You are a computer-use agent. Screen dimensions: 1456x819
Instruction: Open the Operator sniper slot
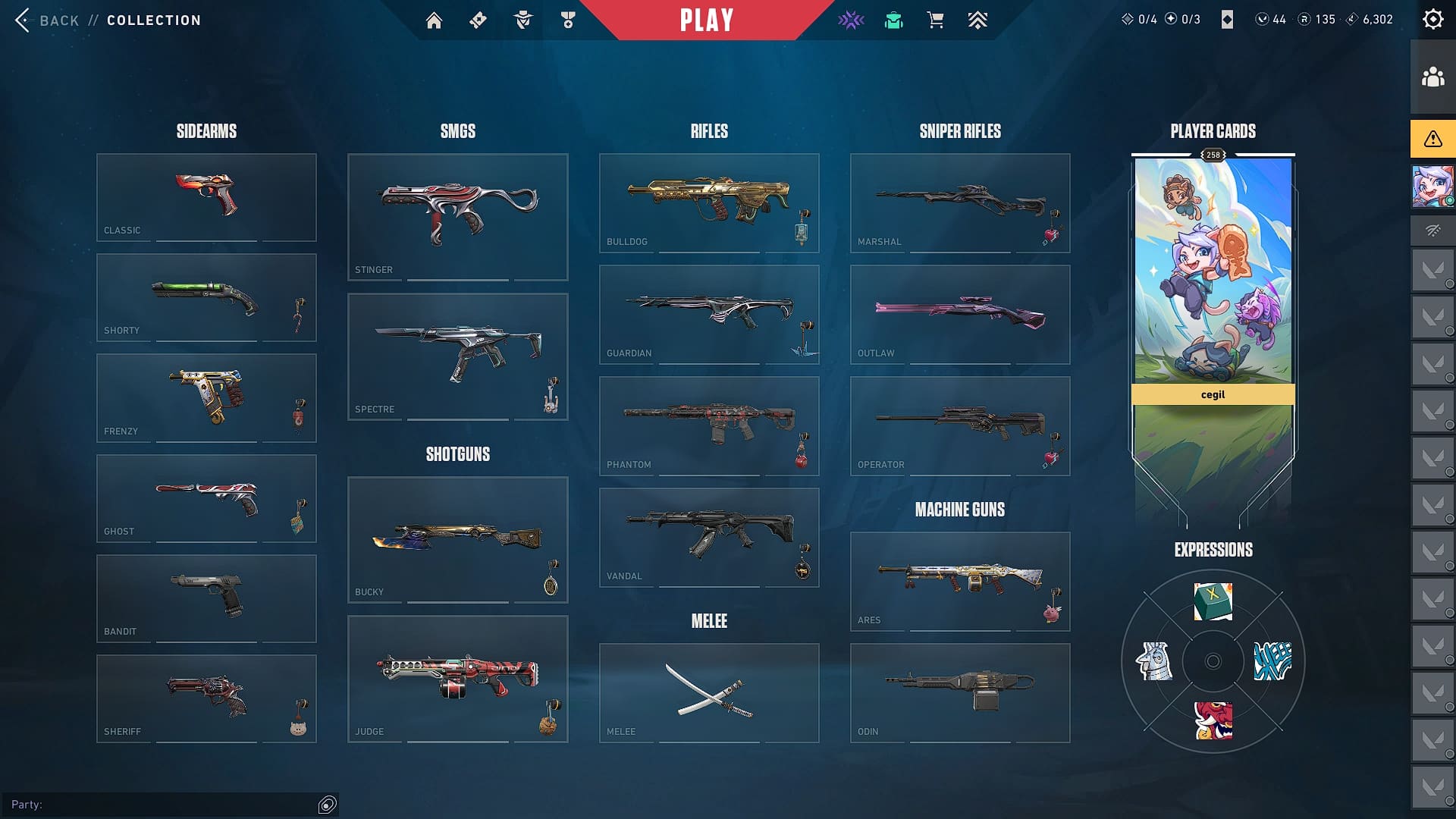click(959, 425)
